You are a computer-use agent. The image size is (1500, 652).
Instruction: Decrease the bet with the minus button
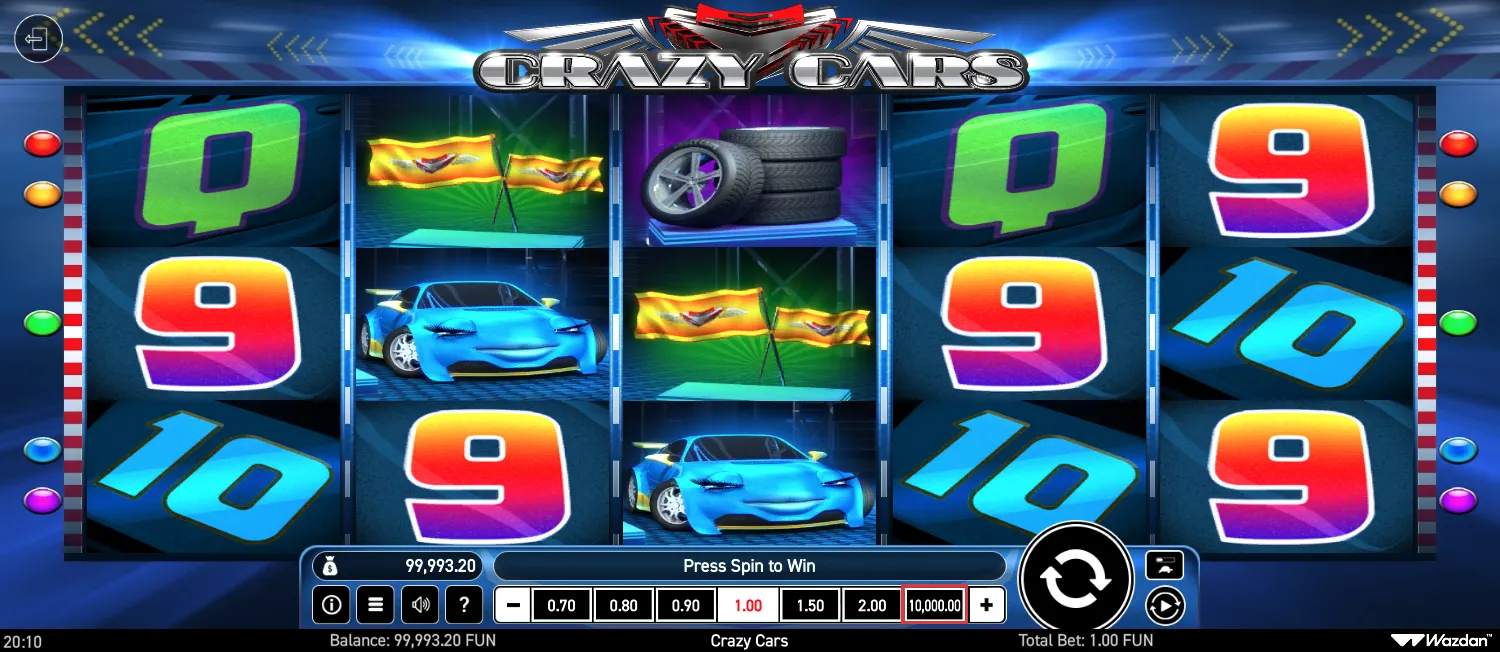click(513, 605)
